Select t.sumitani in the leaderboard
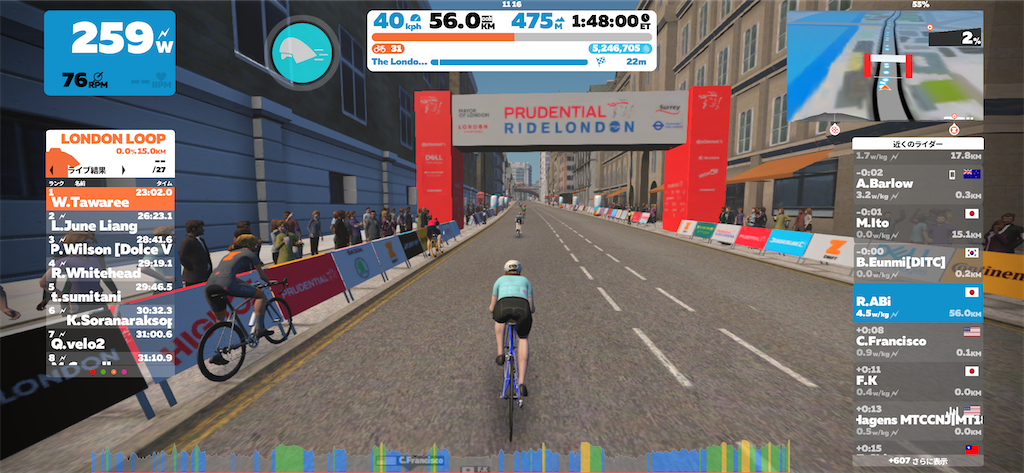The image size is (1024, 473). click(110, 294)
